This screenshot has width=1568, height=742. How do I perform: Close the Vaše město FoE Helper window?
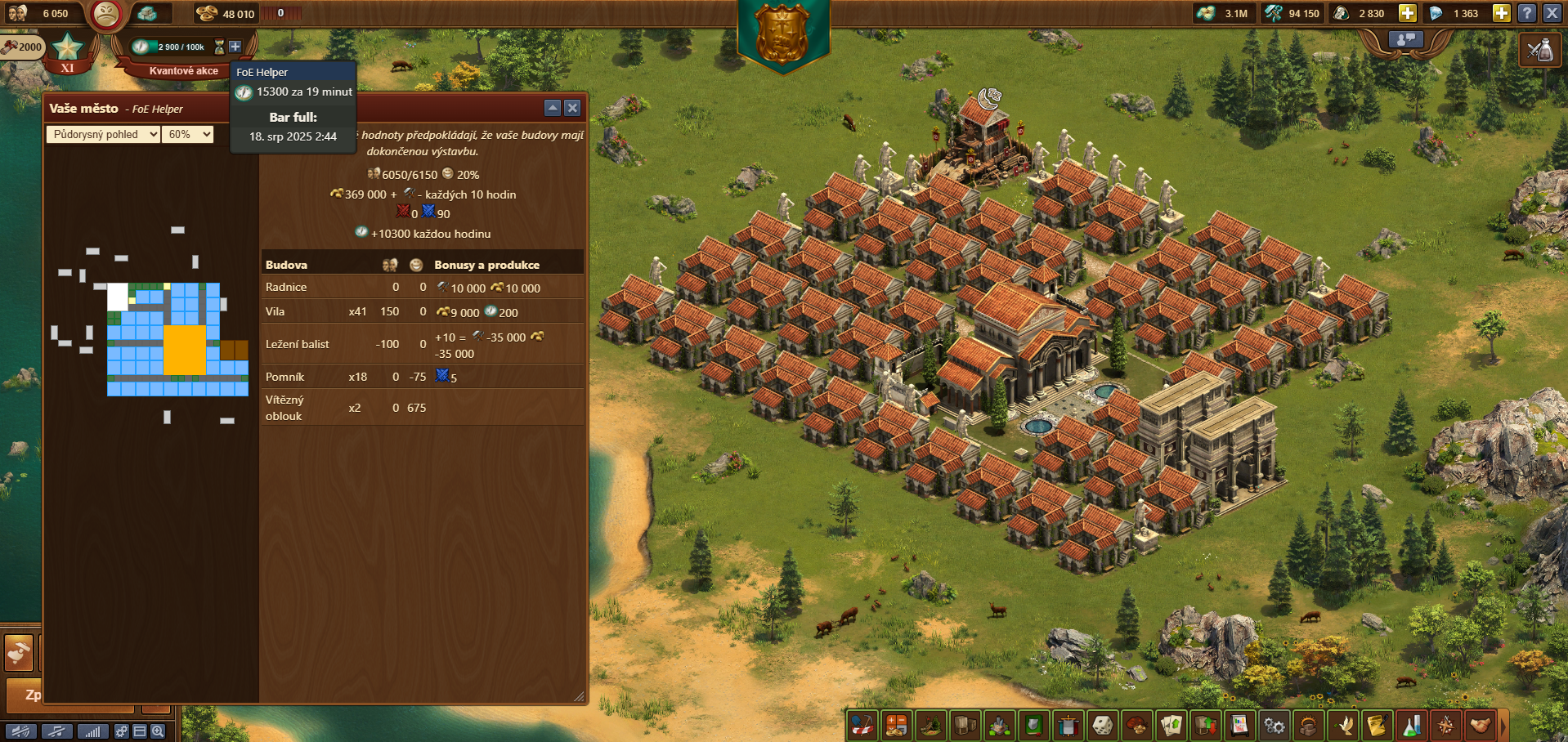tap(572, 108)
